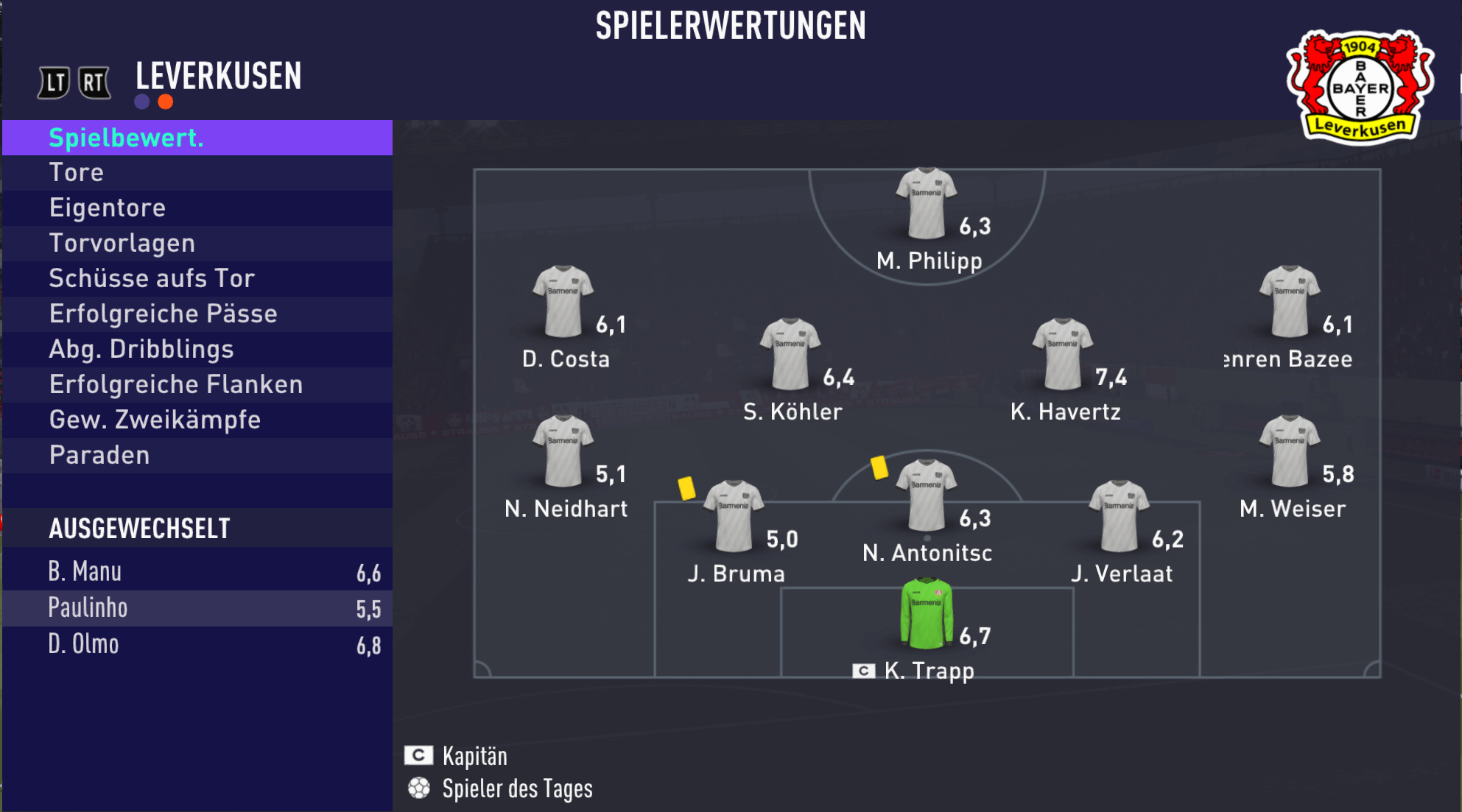This screenshot has height=812, width=1462.
Task: Select Gew. Zweikämpfe from the list
Action: (x=197, y=420)
